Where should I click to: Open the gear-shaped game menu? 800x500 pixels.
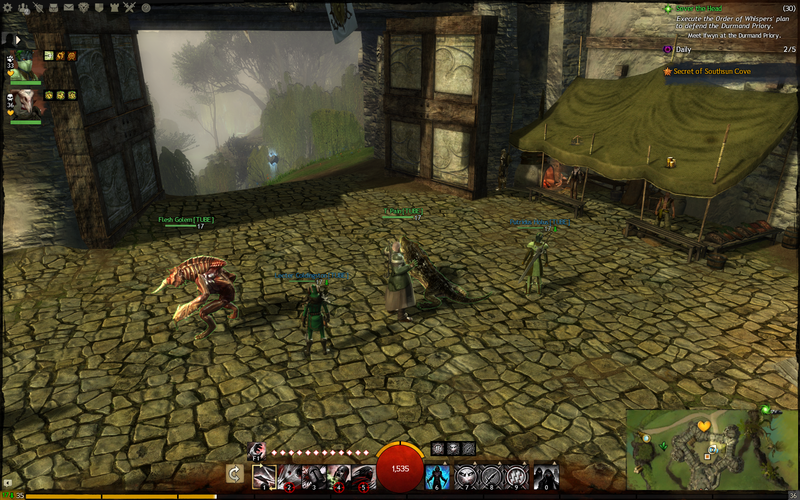pos(9,7)
